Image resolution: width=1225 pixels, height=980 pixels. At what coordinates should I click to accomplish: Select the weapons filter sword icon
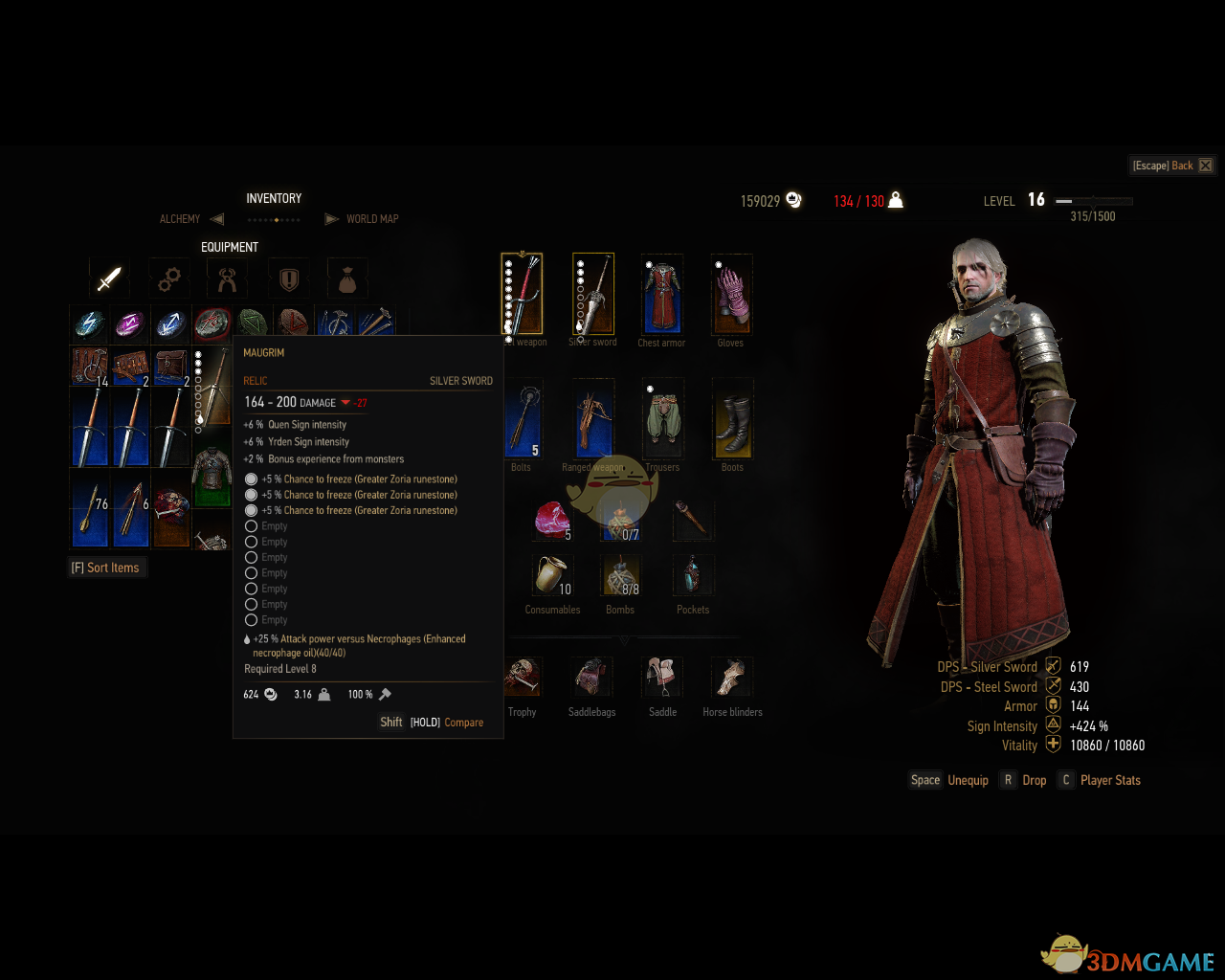[x=109, y=278]
